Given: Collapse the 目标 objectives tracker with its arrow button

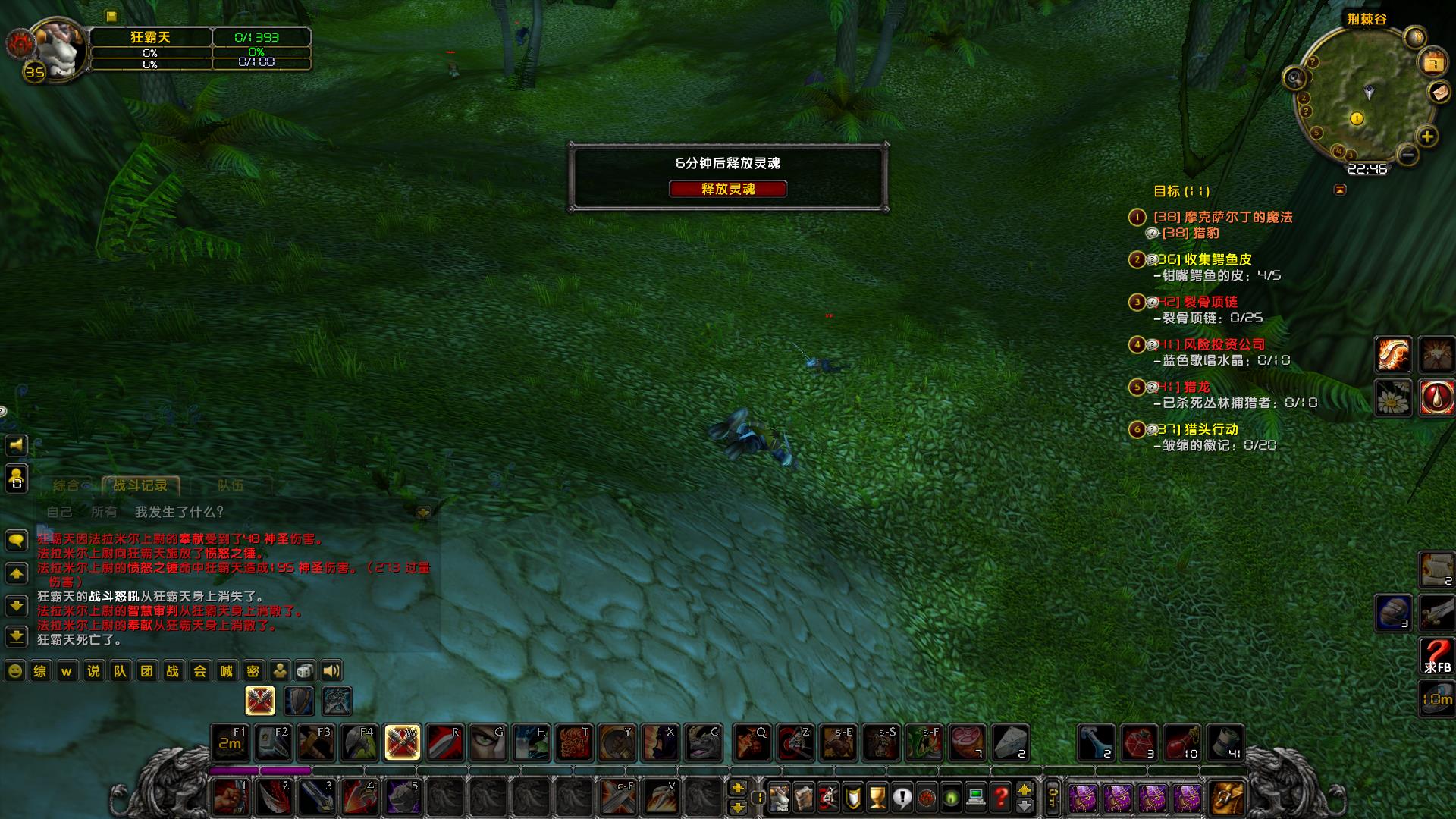Looking at the screenshot, I should pyautogui.click(x=1340, y=190).
